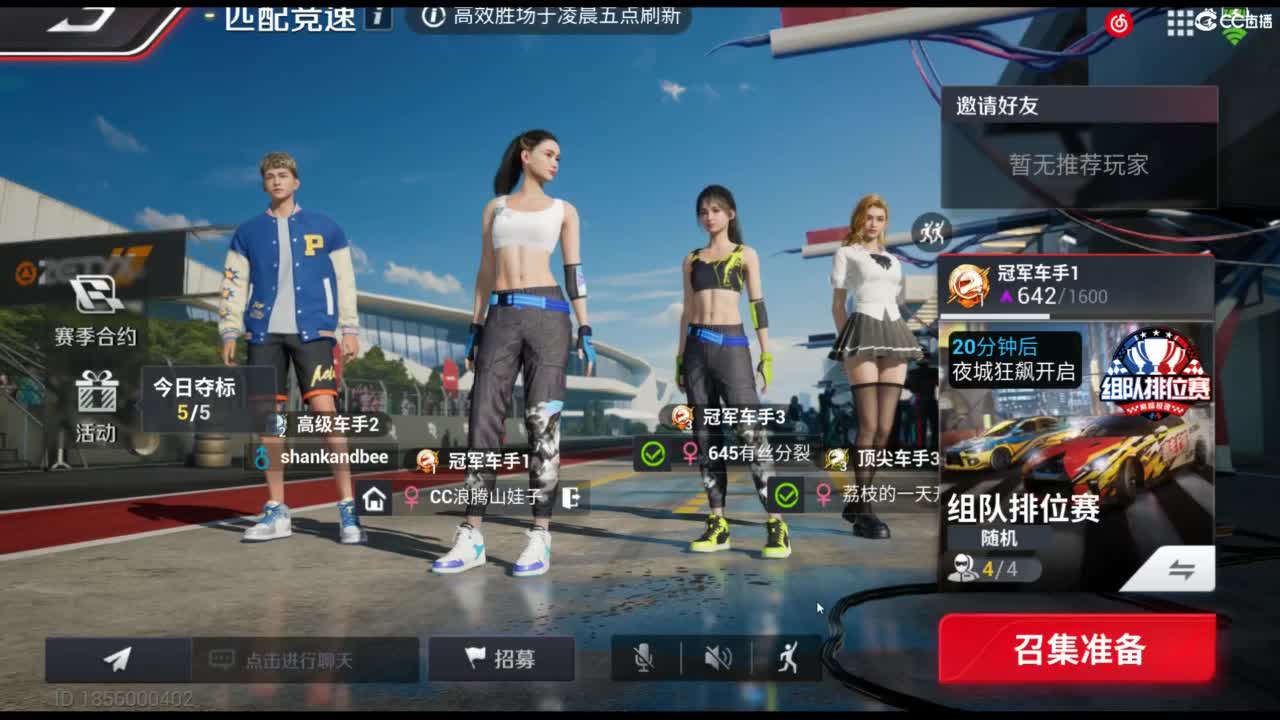Unmute the speaker audio toggle
Viewport: 1280px width, 720px height.
click(718, 658)
